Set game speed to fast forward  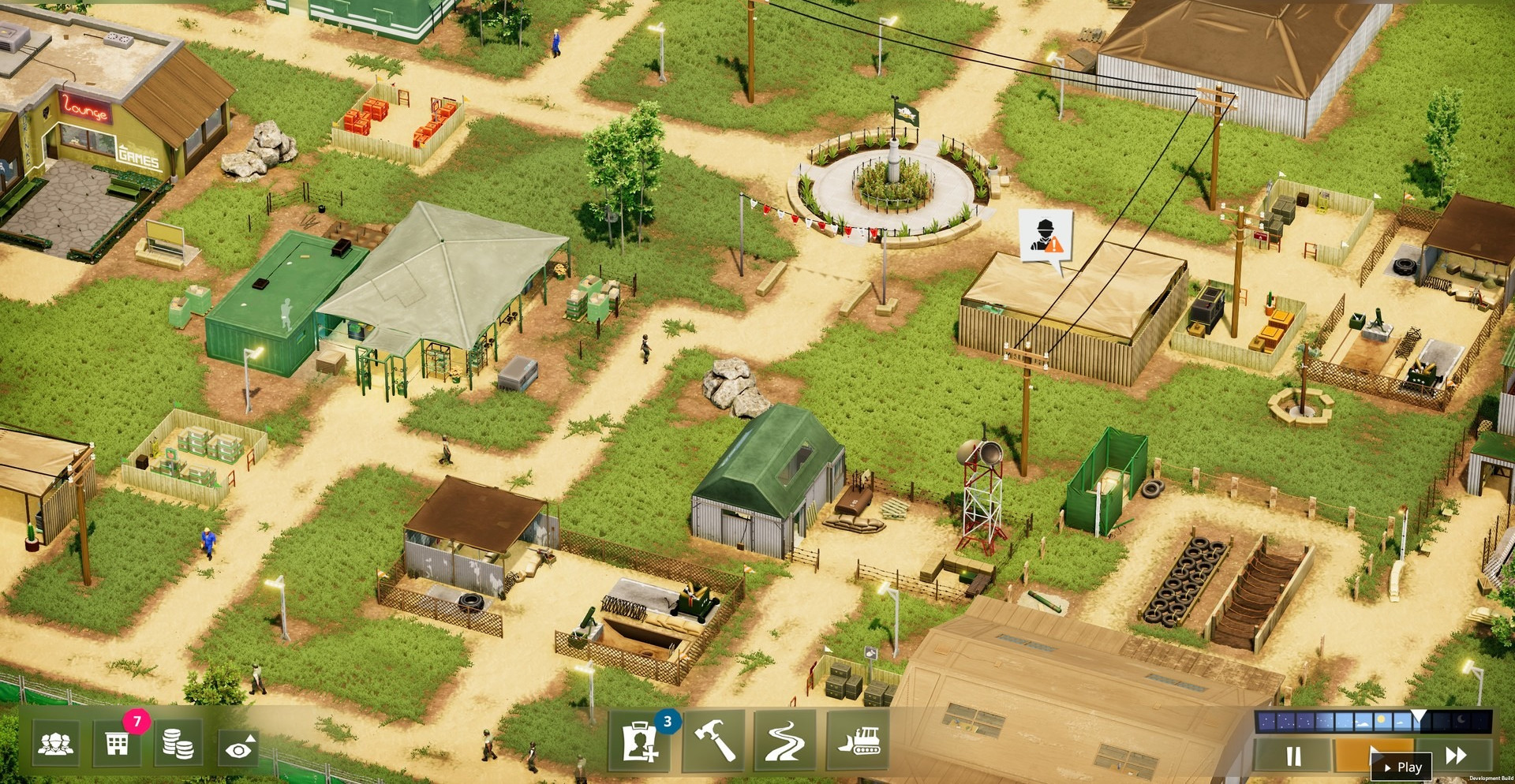1456,756
